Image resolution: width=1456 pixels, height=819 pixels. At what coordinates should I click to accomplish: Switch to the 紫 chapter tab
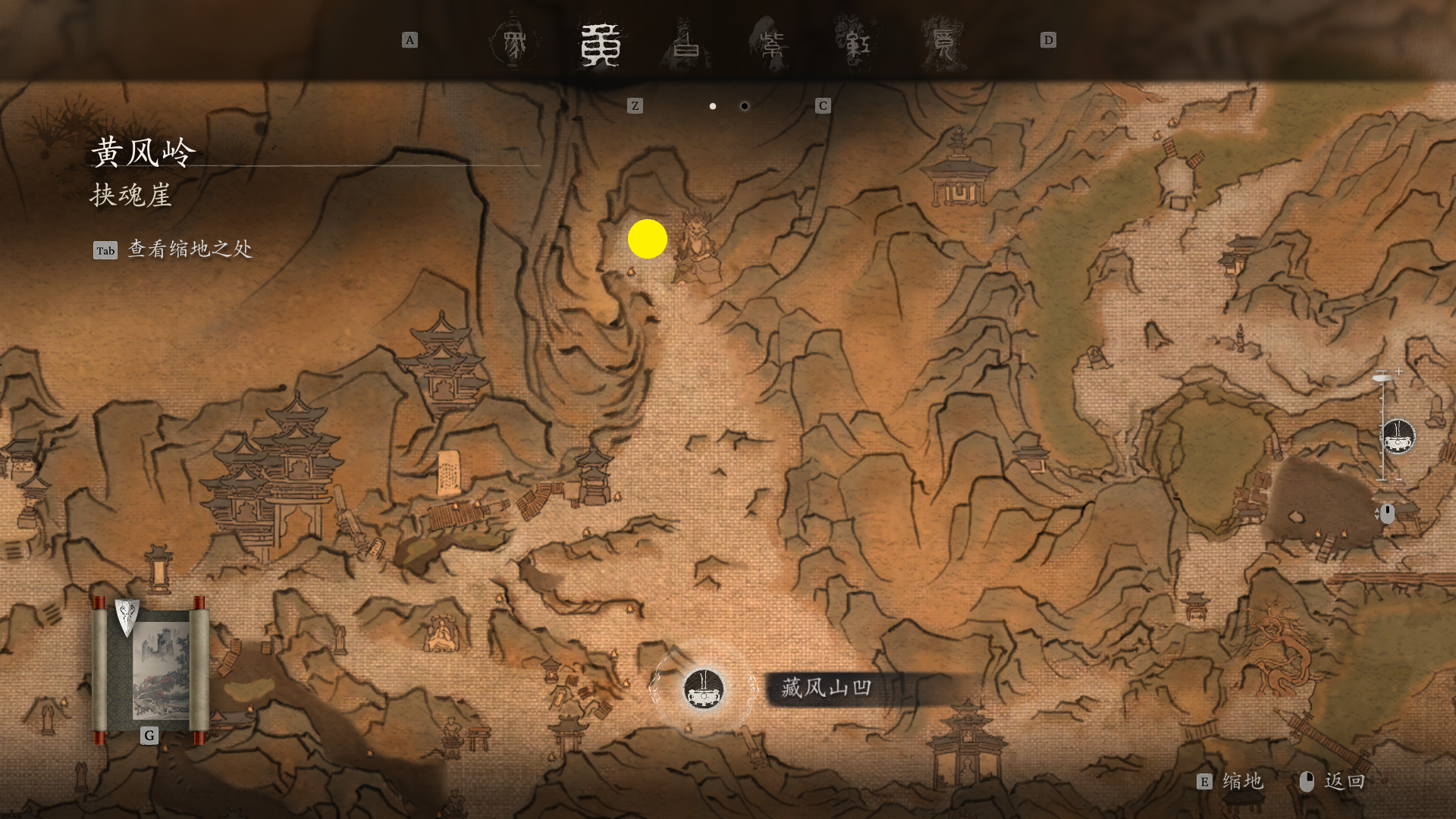772,45
